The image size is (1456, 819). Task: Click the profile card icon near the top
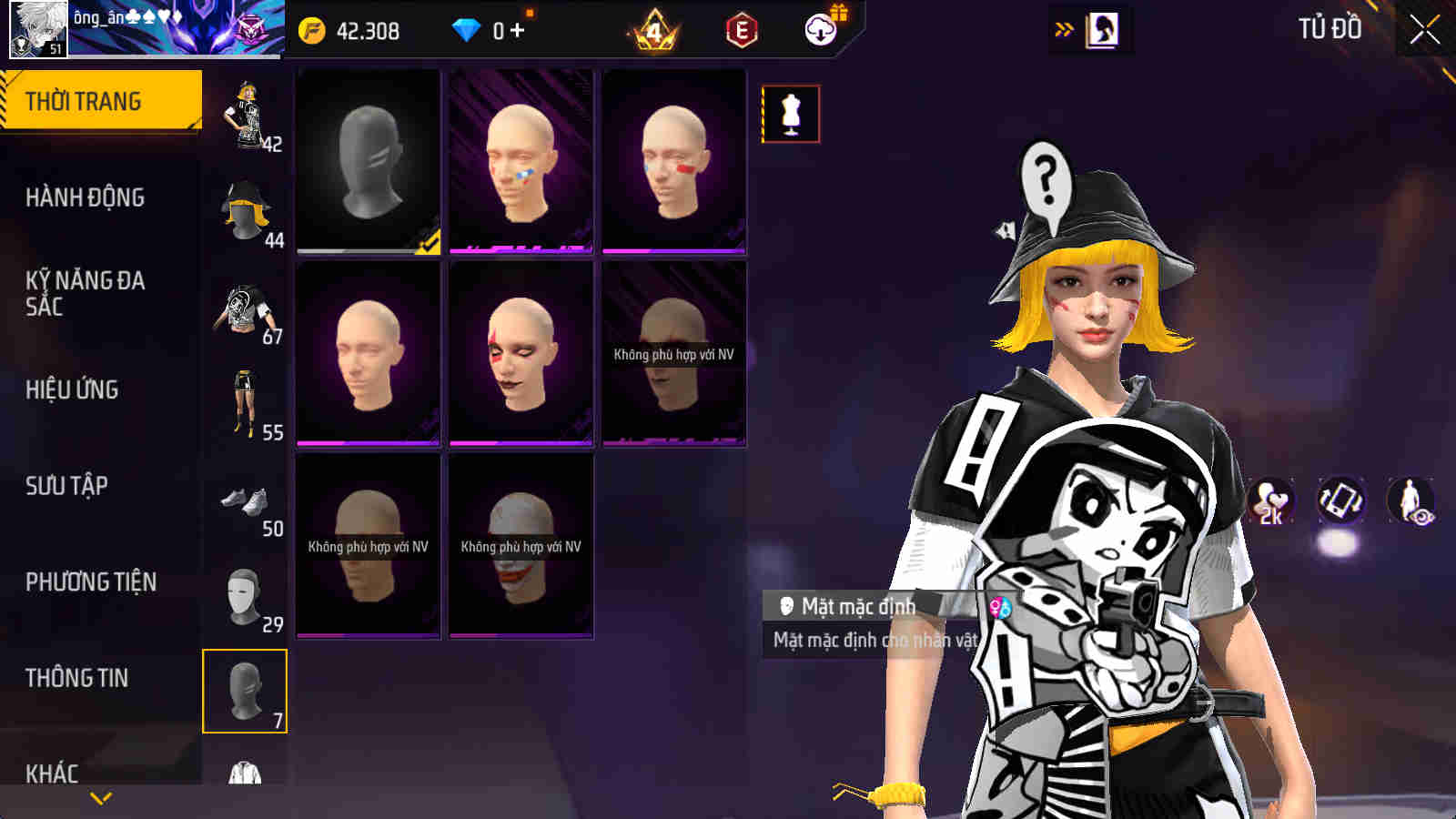tap(1104, 28)
